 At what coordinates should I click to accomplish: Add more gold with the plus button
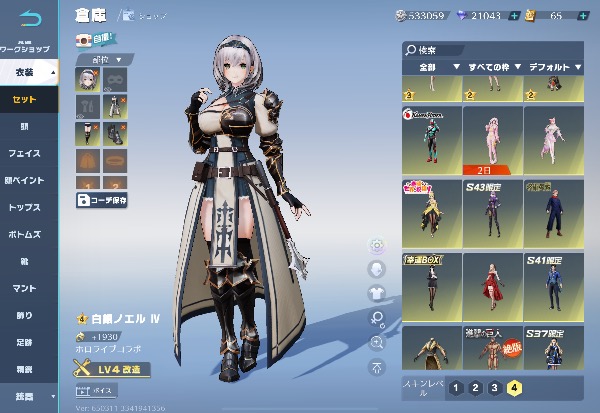[584, 16]
